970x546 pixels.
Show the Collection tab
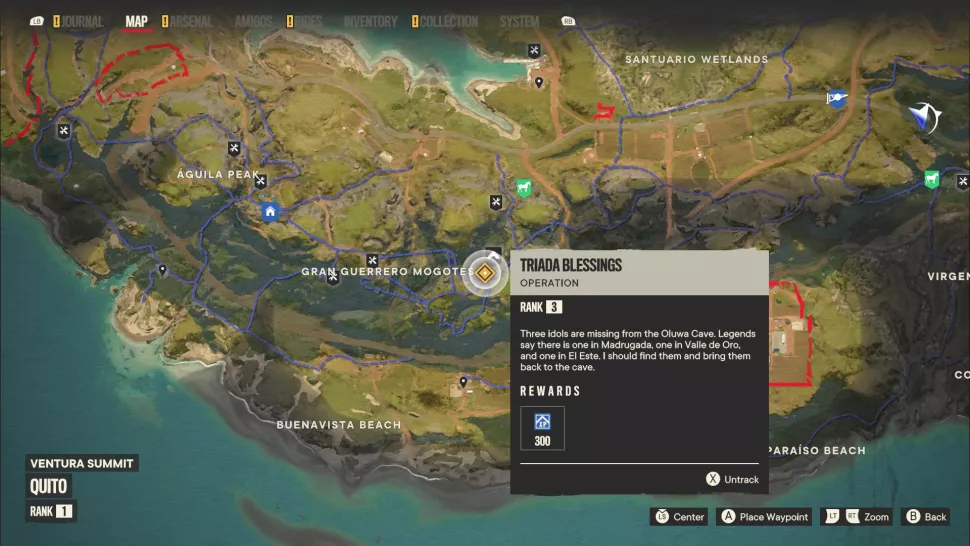(x=449, y=21)
